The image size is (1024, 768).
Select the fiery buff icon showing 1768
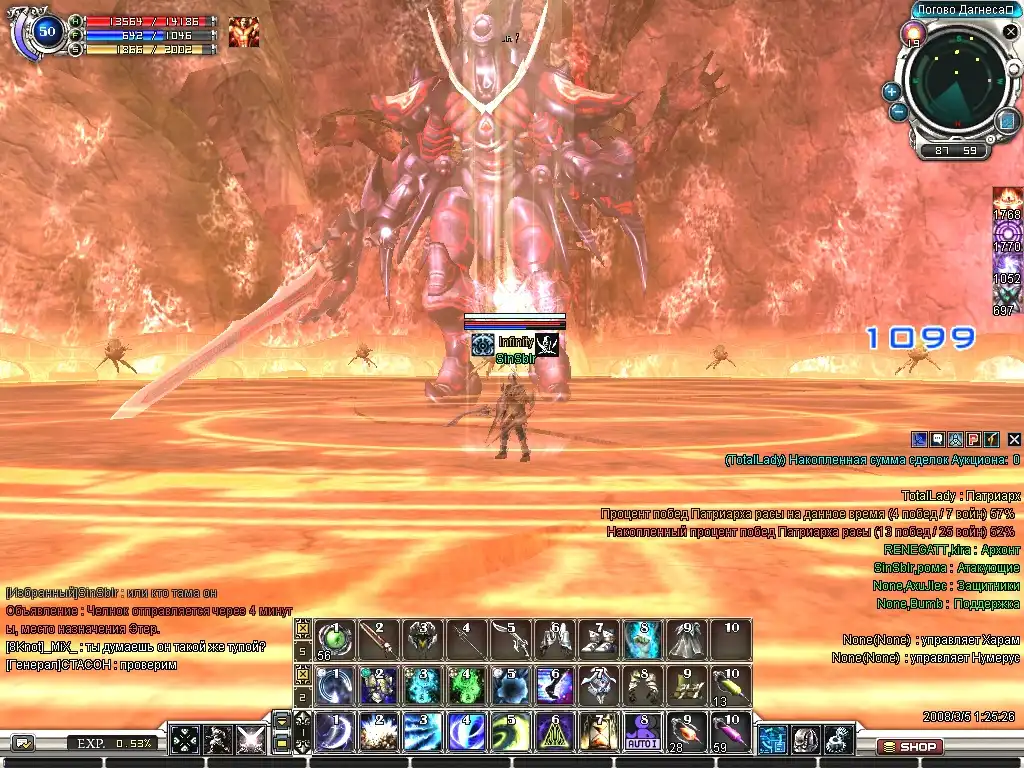(1007, 203)
